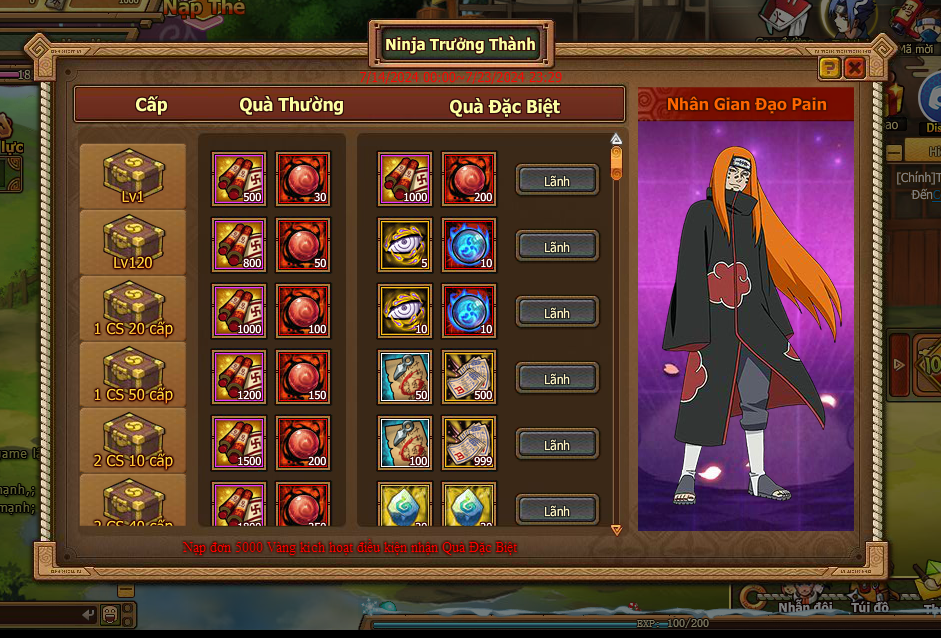This screenshot has width=941, height=638.
Task: Click Lãnh for the 1 CS 20 cấp row
Action: click(x=557, y=312)
